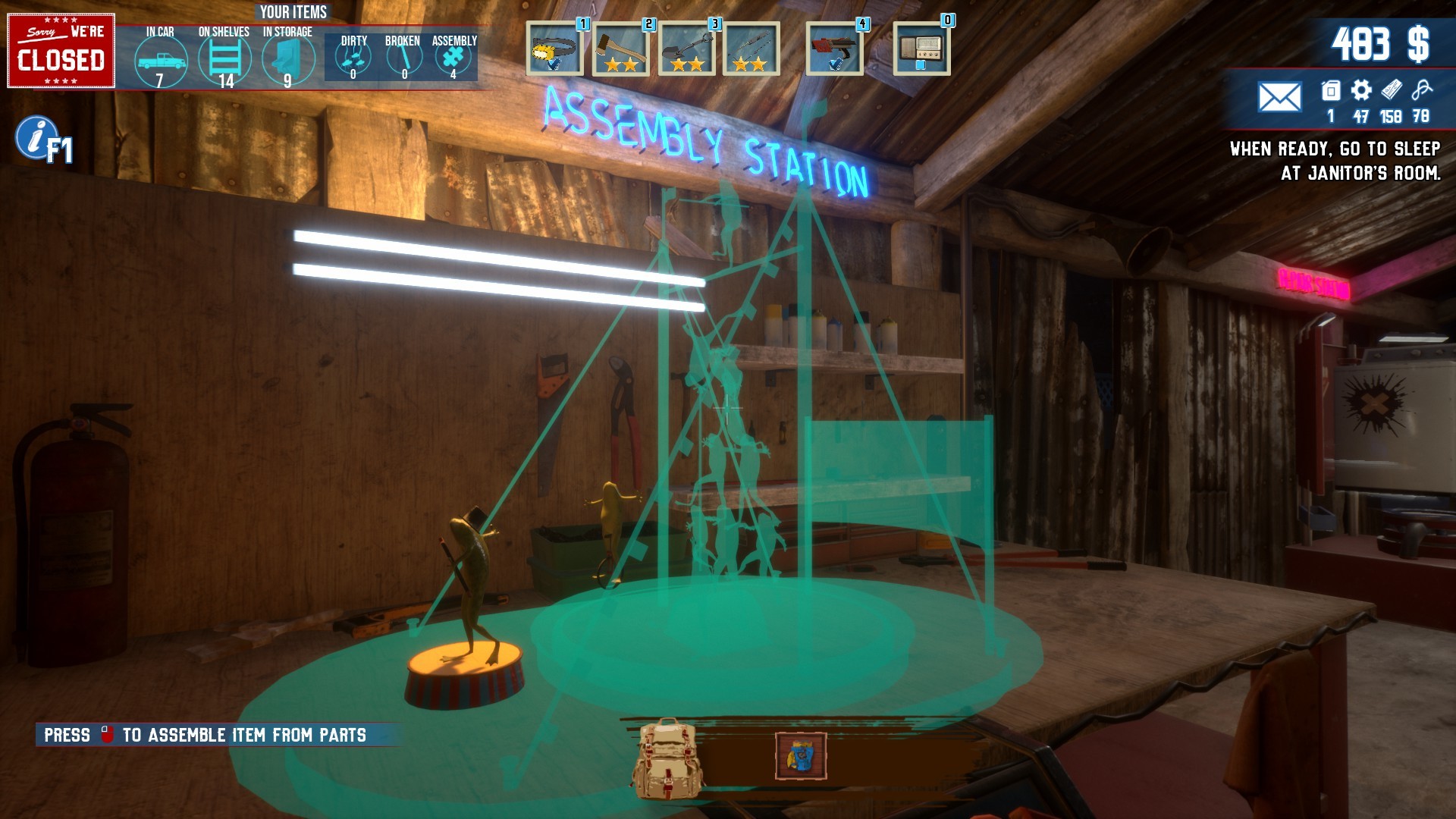This screenshot has width=1456, height=819.
Task: Show broken items icon
Action: 403,58
